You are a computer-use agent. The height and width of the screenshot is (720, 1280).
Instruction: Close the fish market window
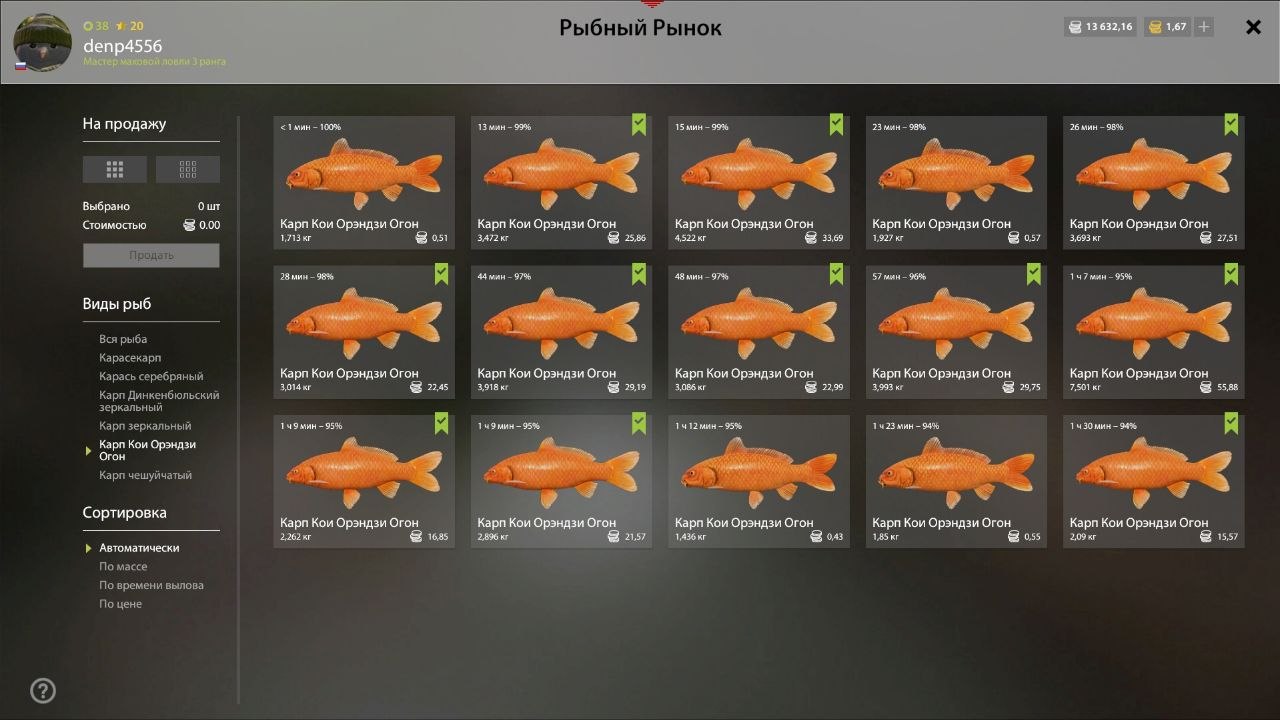1253,27
